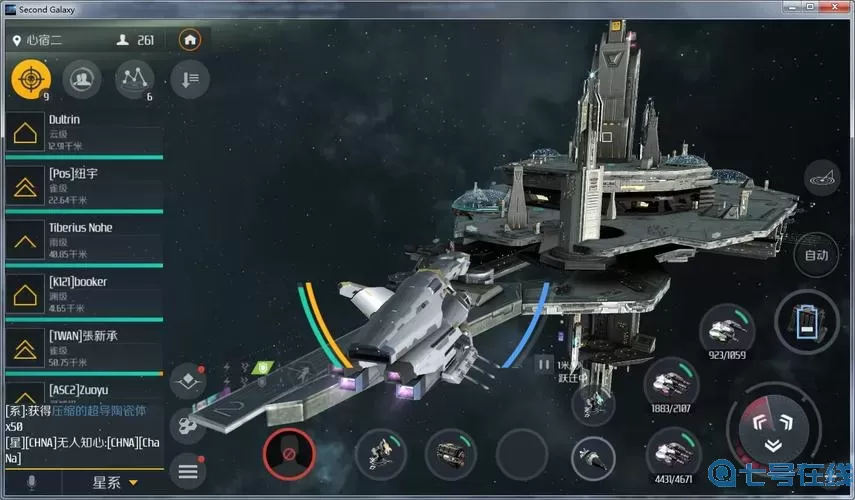Screen dimensions: 855x500
Task: Click the red locked target portrait
Action: tap(288, 454)
